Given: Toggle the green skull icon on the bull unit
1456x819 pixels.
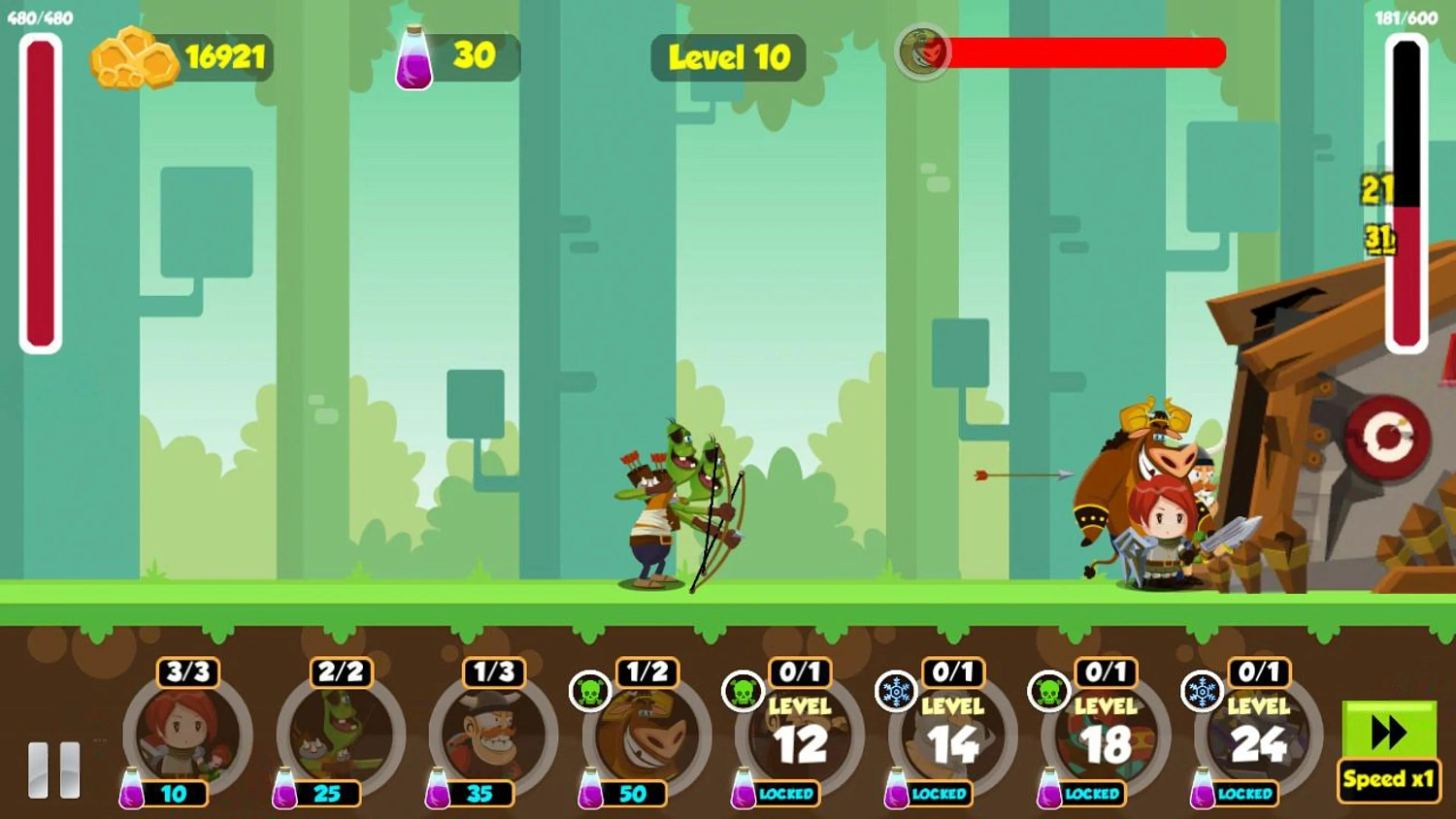Looking at the screenshot, I should point(590,693).
